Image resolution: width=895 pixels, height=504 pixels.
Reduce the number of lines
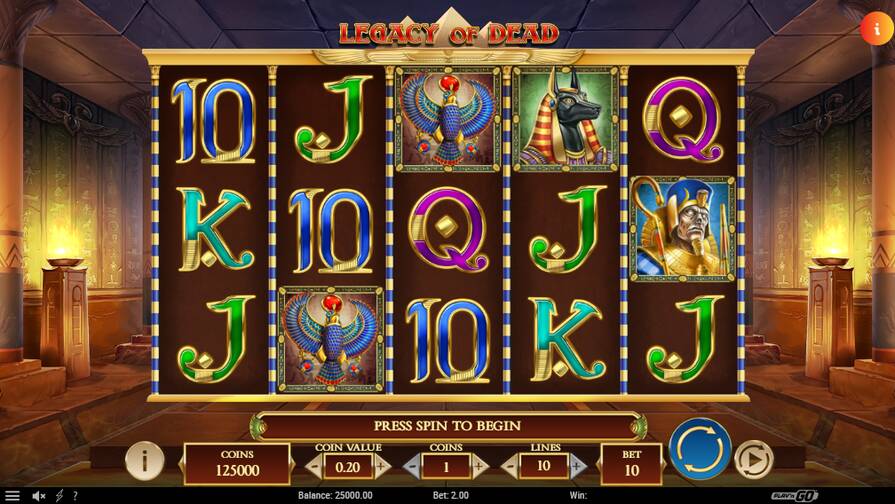510,466
